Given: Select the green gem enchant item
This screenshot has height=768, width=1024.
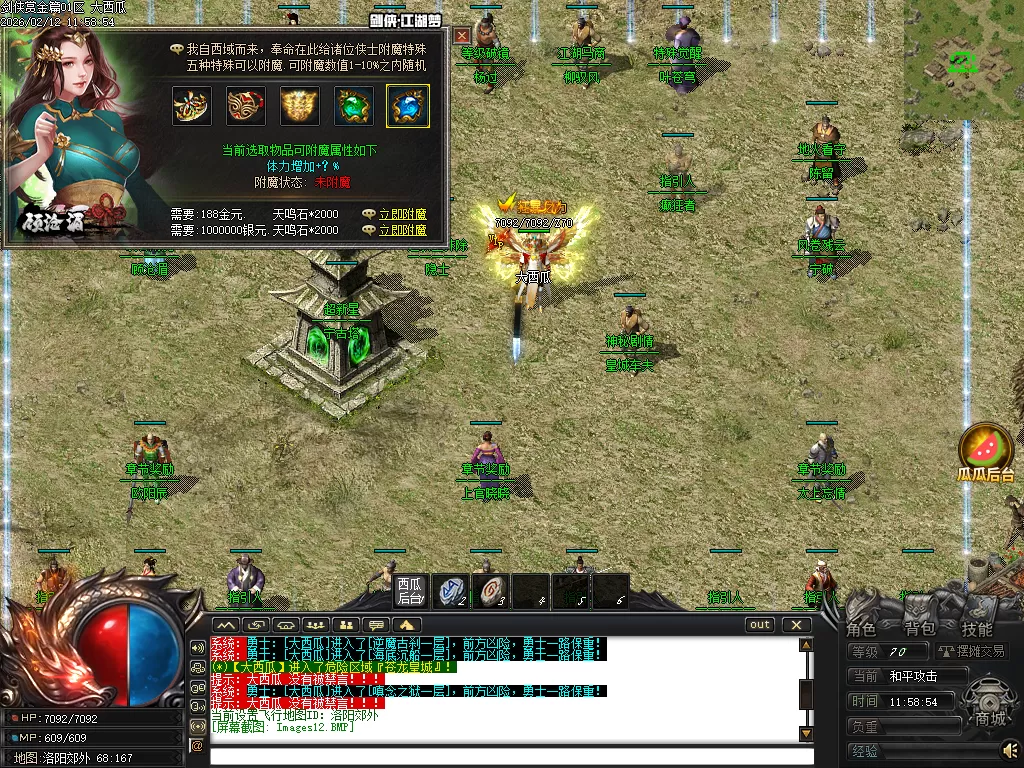Looking at the screenshot, I should (354, 106).
